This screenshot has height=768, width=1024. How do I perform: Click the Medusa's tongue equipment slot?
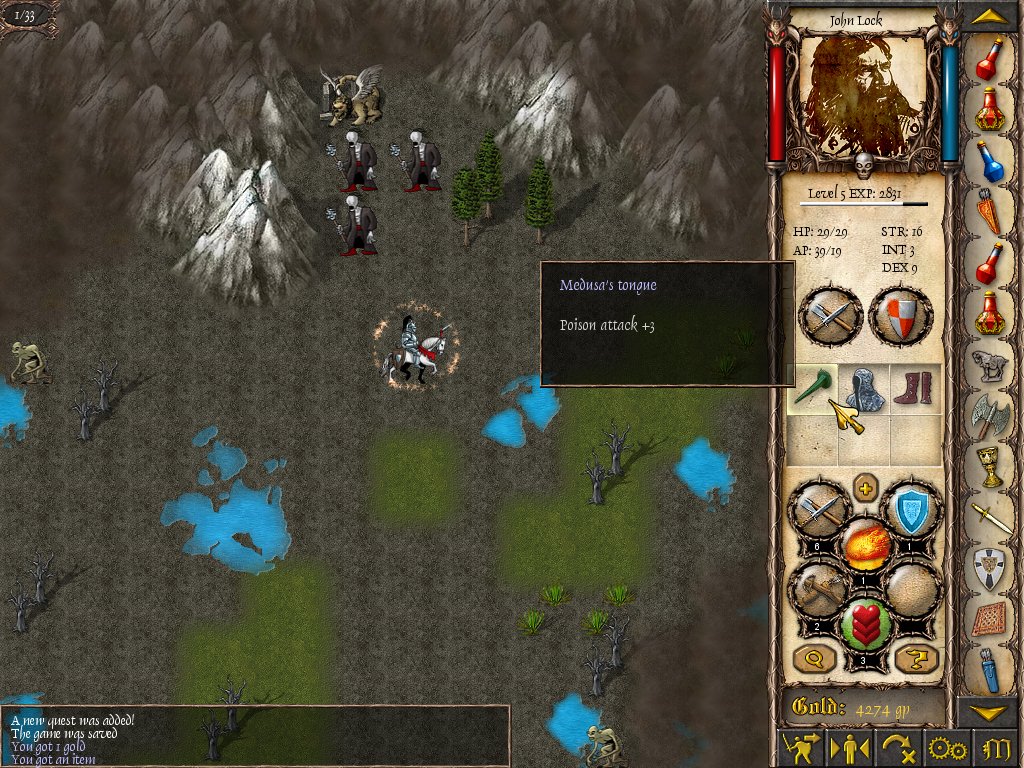tap(811, 389)
